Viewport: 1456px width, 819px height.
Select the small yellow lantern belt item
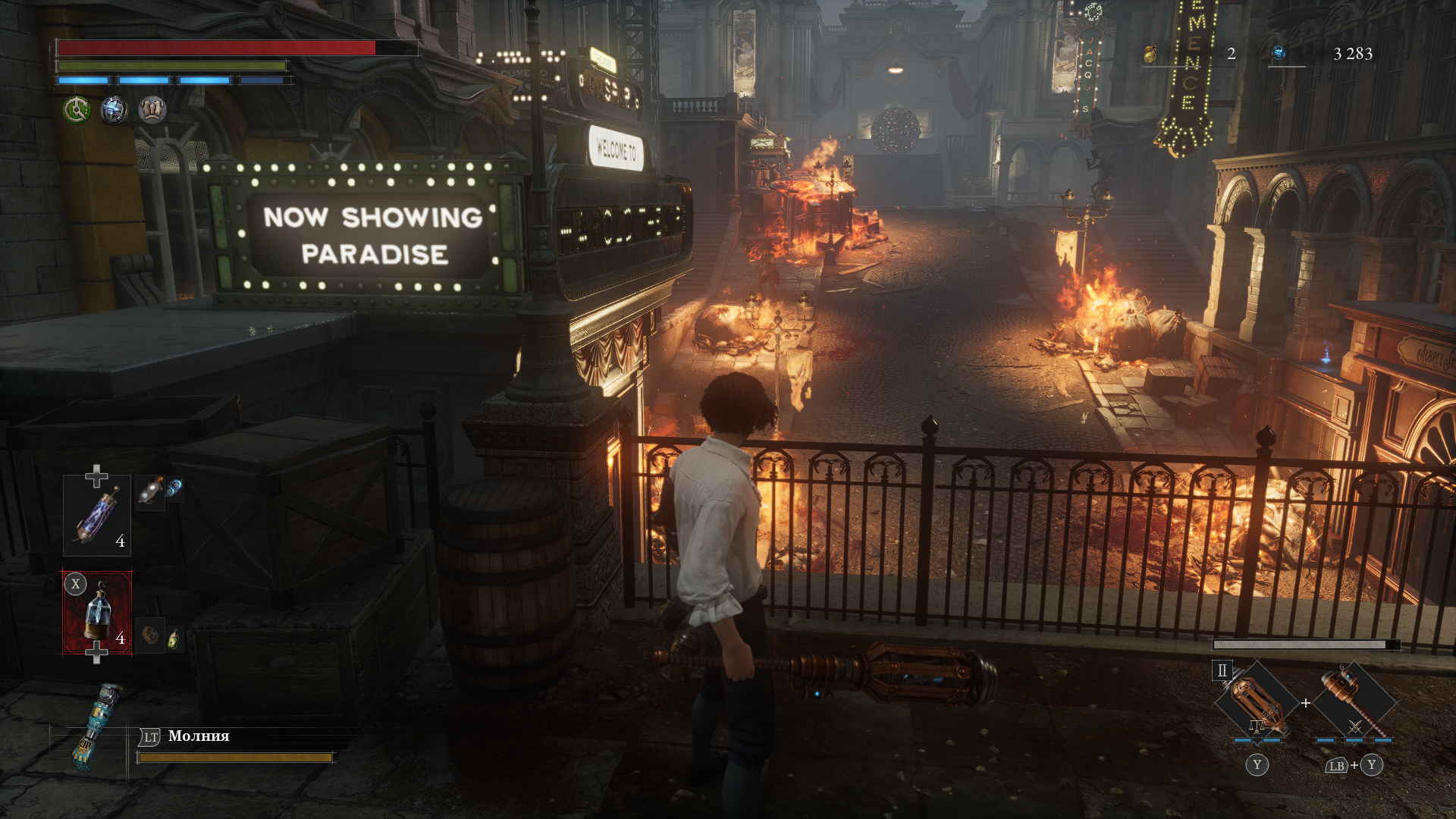(x=174, y=639)
